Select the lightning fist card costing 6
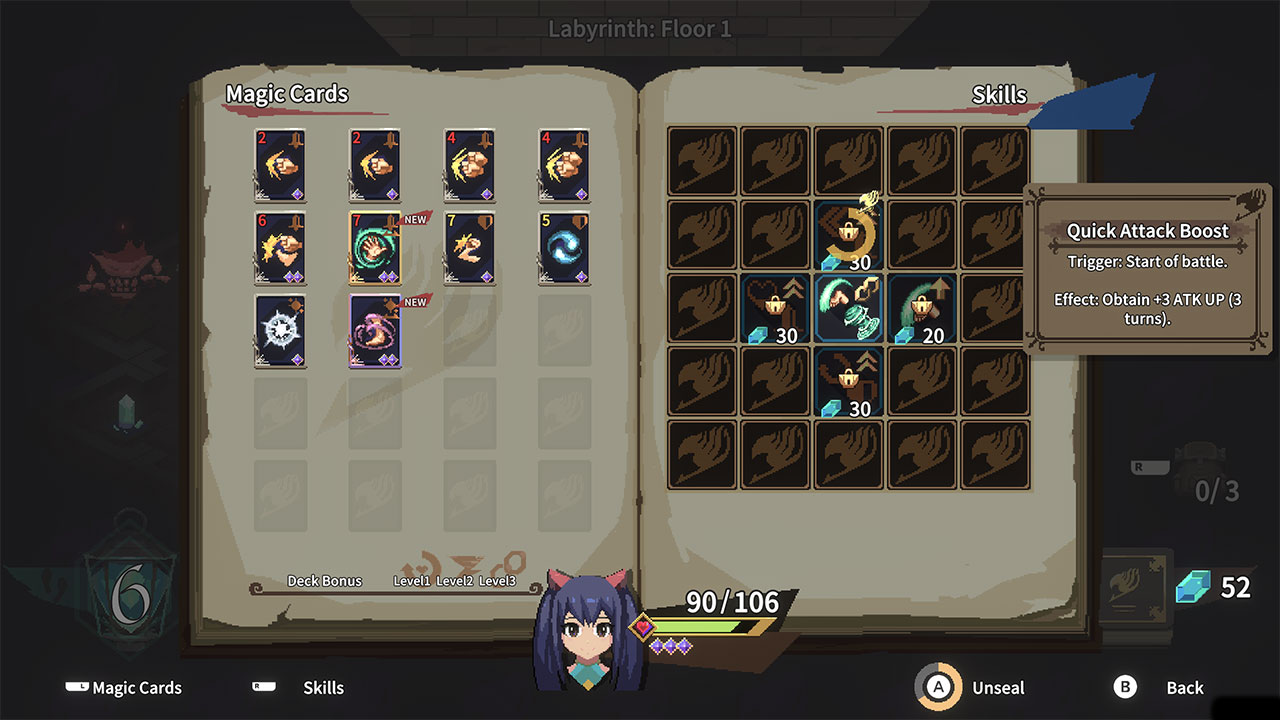The image size is (1280, 720). pos(281,248)
